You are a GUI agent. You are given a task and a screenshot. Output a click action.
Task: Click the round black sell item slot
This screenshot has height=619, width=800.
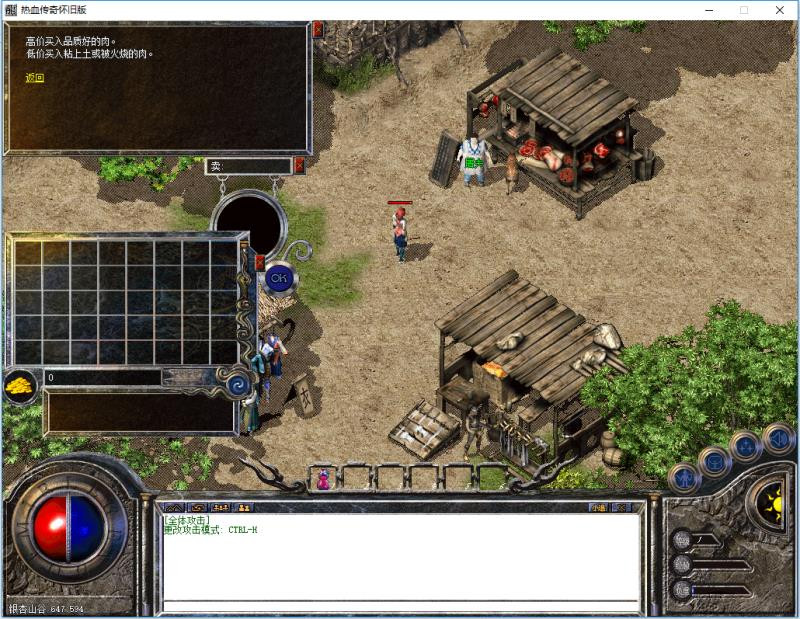pyautogui.click(x=248, y=224)
